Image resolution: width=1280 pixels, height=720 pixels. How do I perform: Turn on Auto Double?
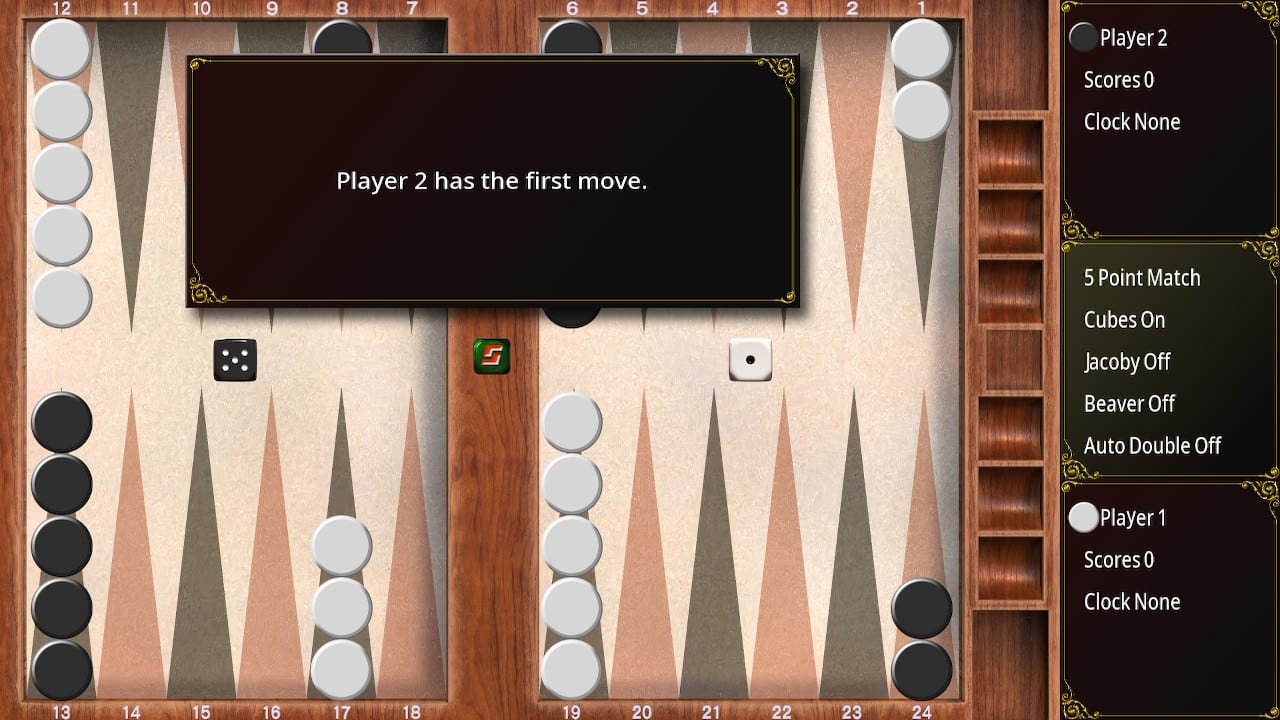(x=1153, y=445)
